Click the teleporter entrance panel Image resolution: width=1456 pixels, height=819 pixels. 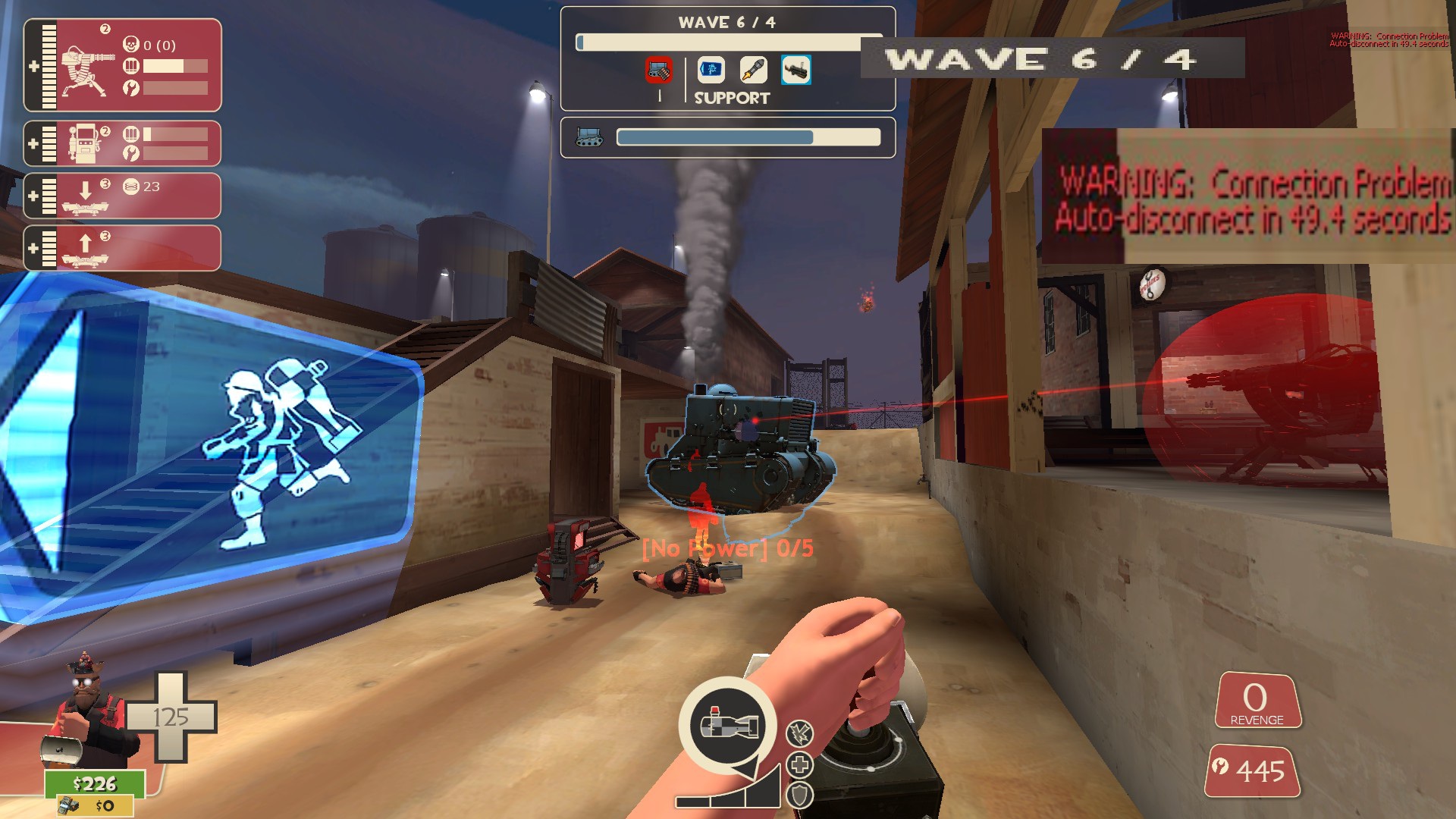(x=123, y=196)
